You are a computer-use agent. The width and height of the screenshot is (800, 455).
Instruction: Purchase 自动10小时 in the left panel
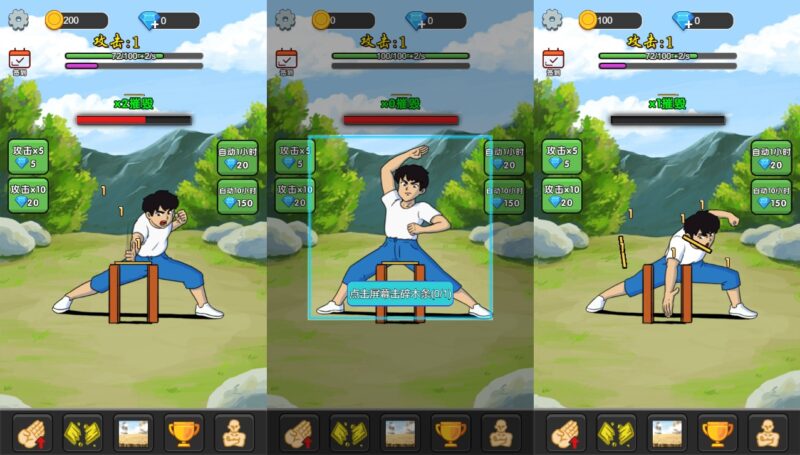237,196
